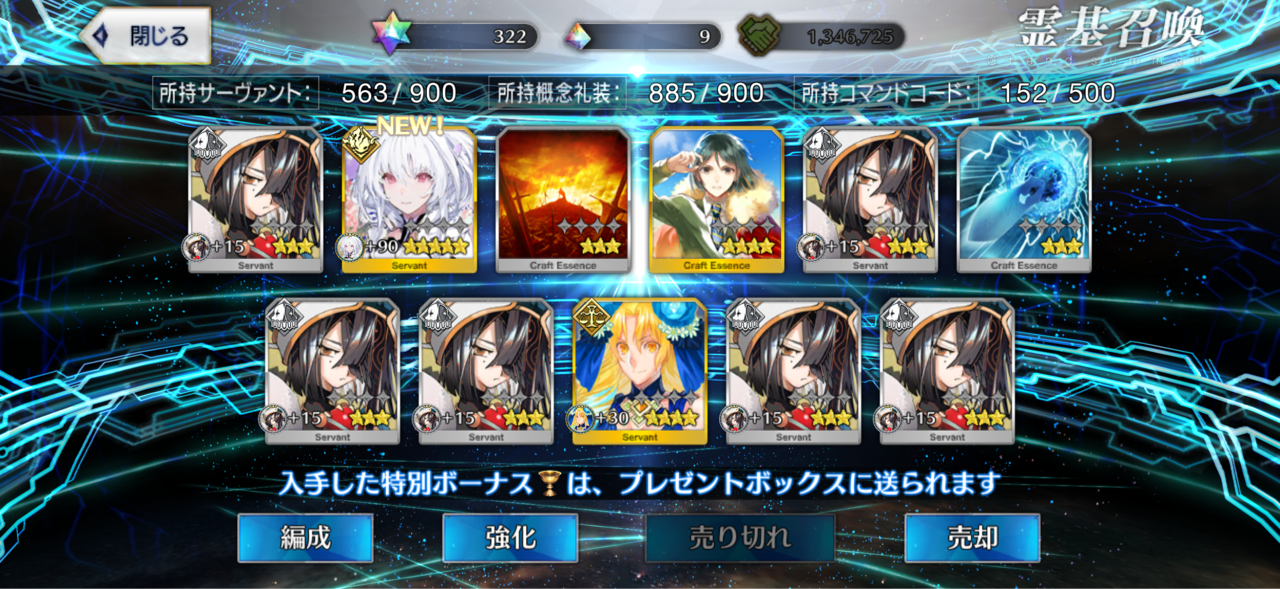Open the 売却 sell menu

click(x=972, y=538)
